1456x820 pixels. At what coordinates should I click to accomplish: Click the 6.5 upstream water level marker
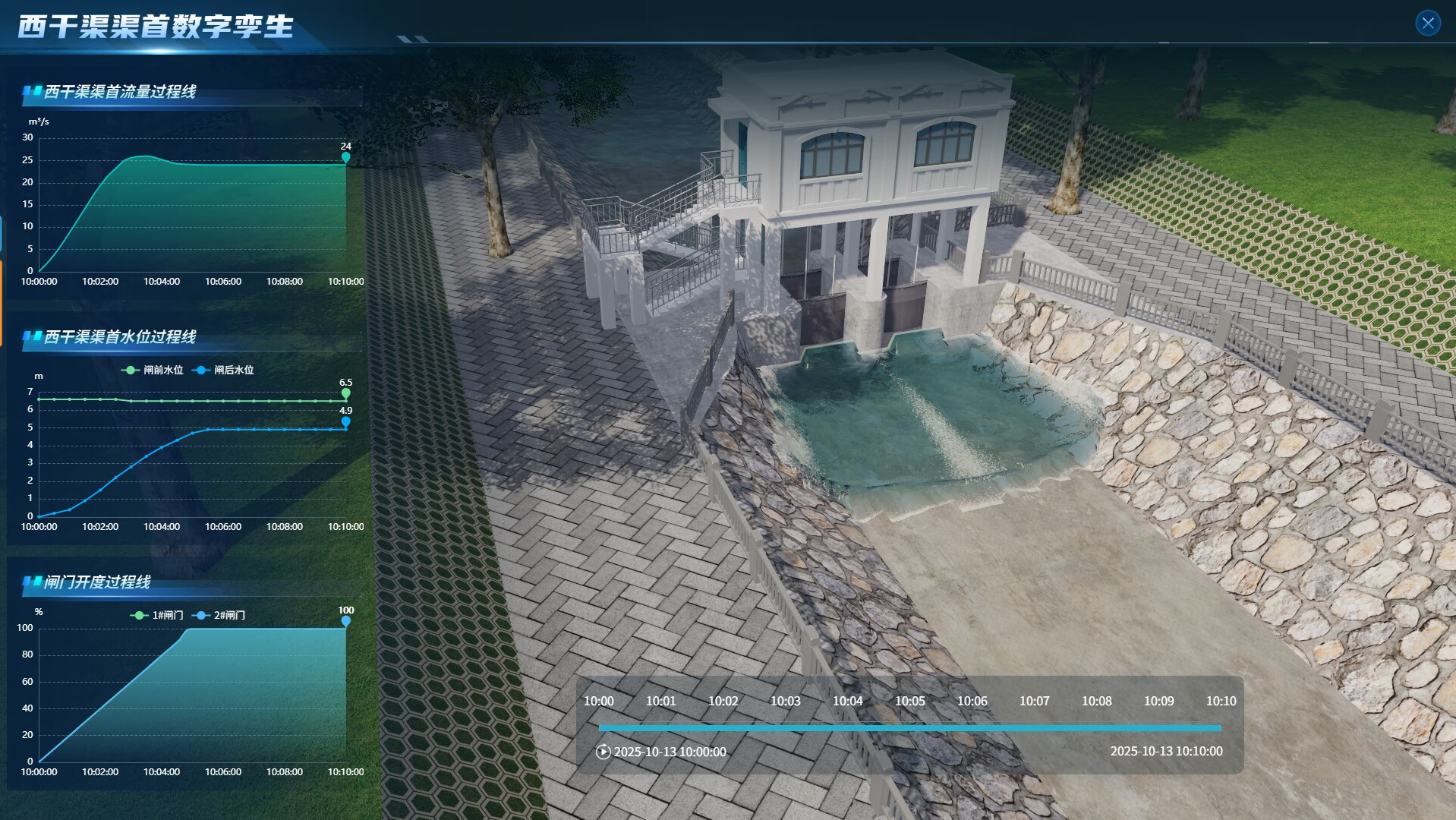tap(346, 393)
